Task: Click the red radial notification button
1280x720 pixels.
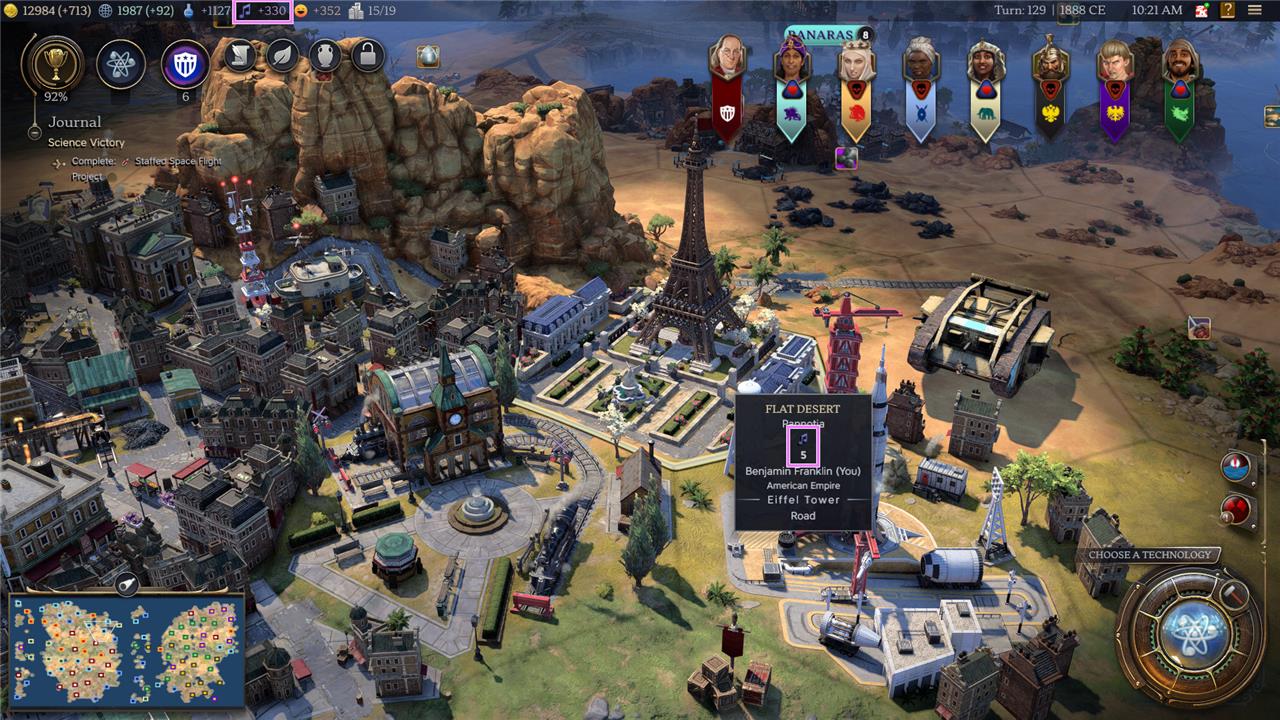Action: (x=1236, y=508)
